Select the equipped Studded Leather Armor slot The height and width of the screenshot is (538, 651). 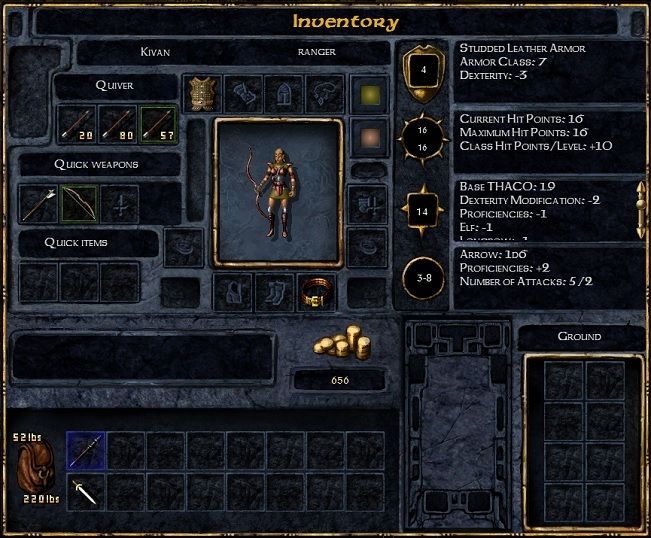pyautogui.click(x=203, y=93)
